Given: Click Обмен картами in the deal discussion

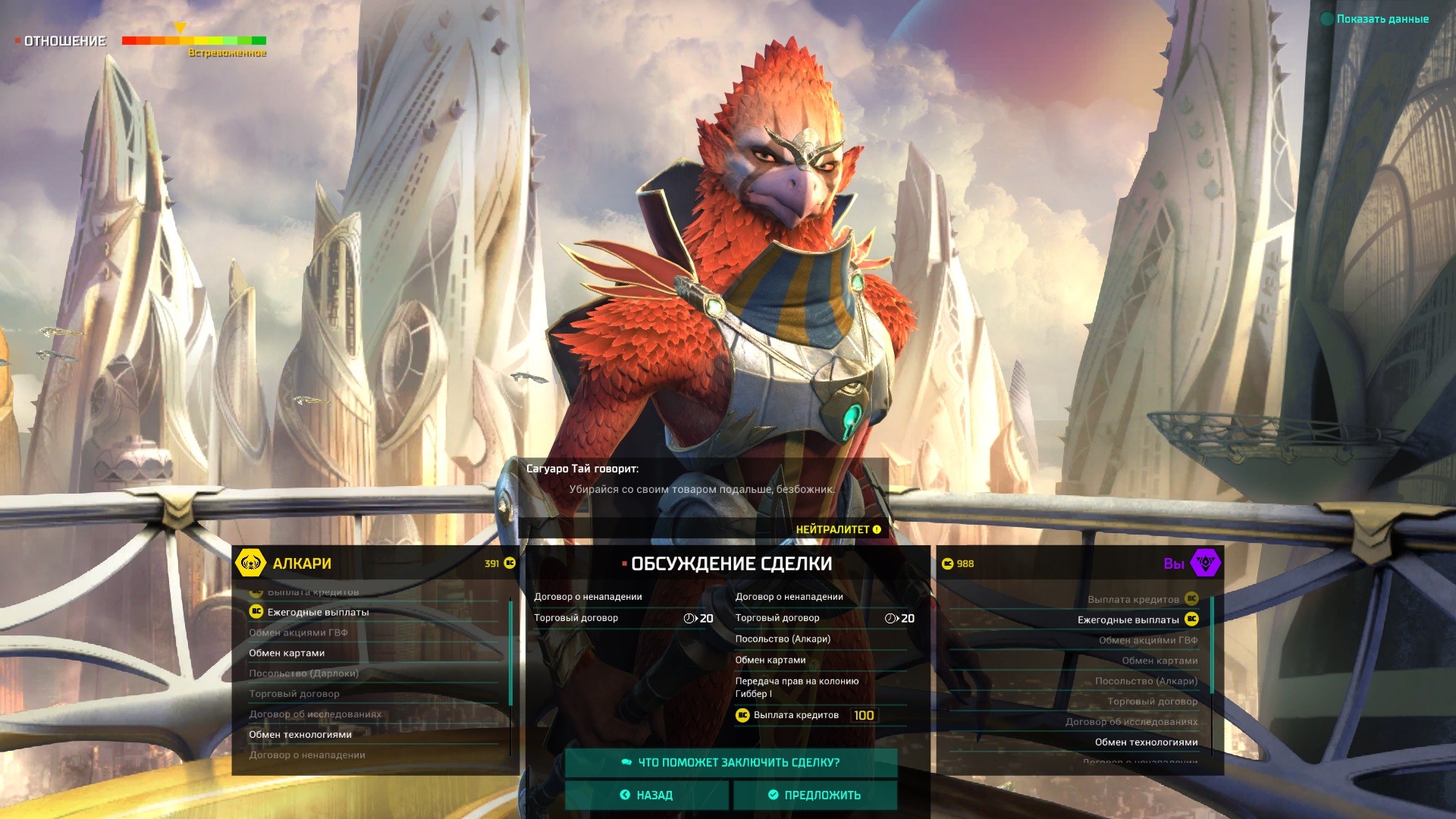Looking at the screenshot, I should coord(770,660).
